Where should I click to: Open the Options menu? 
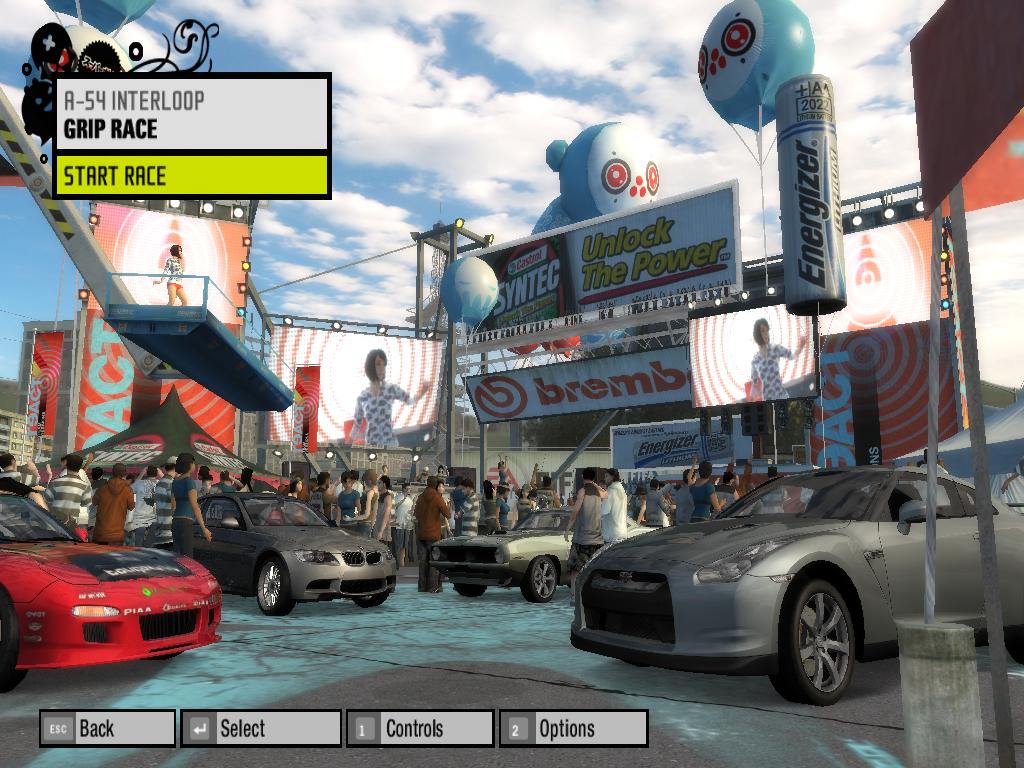point(573,728)
